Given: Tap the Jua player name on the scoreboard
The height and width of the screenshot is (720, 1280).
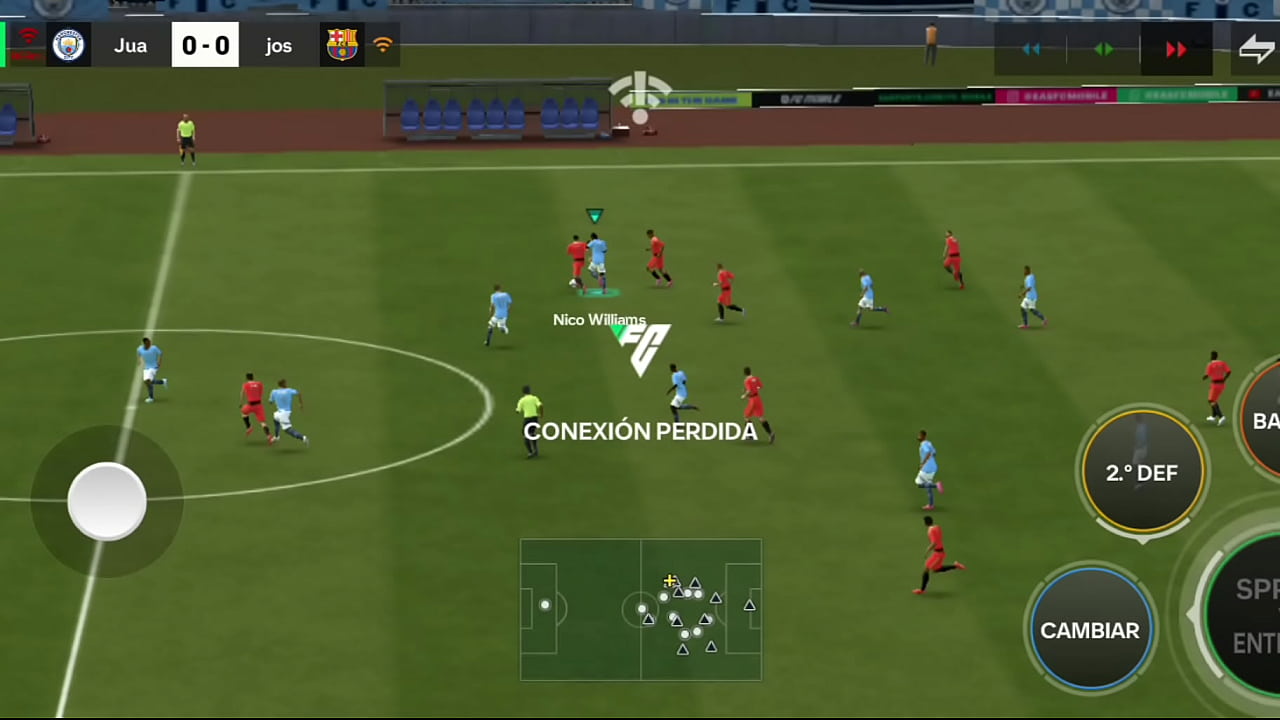Looking at the screenshot, I should tap(131, 45).
